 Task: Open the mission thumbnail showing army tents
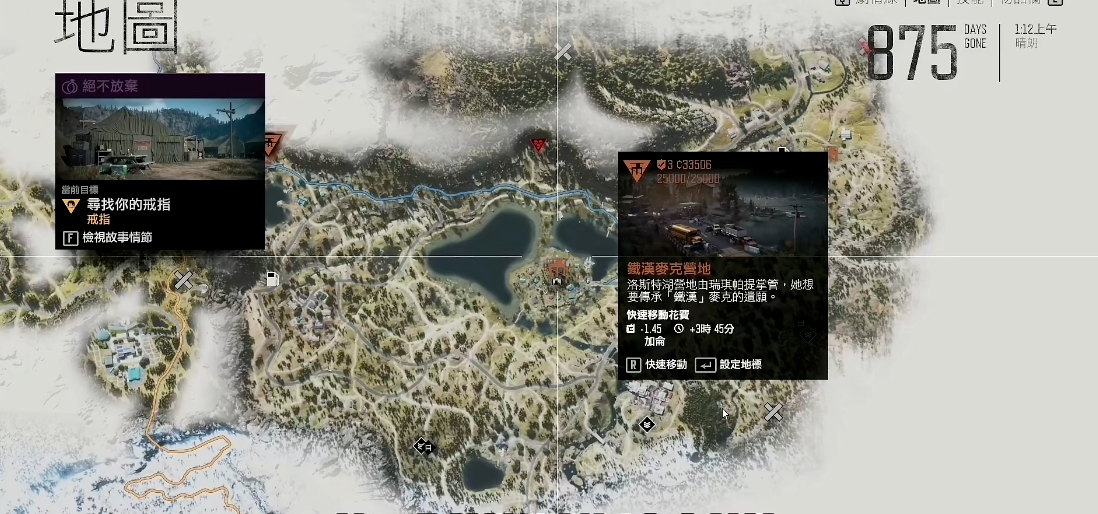pyautogui.click(x=160, y=139)
